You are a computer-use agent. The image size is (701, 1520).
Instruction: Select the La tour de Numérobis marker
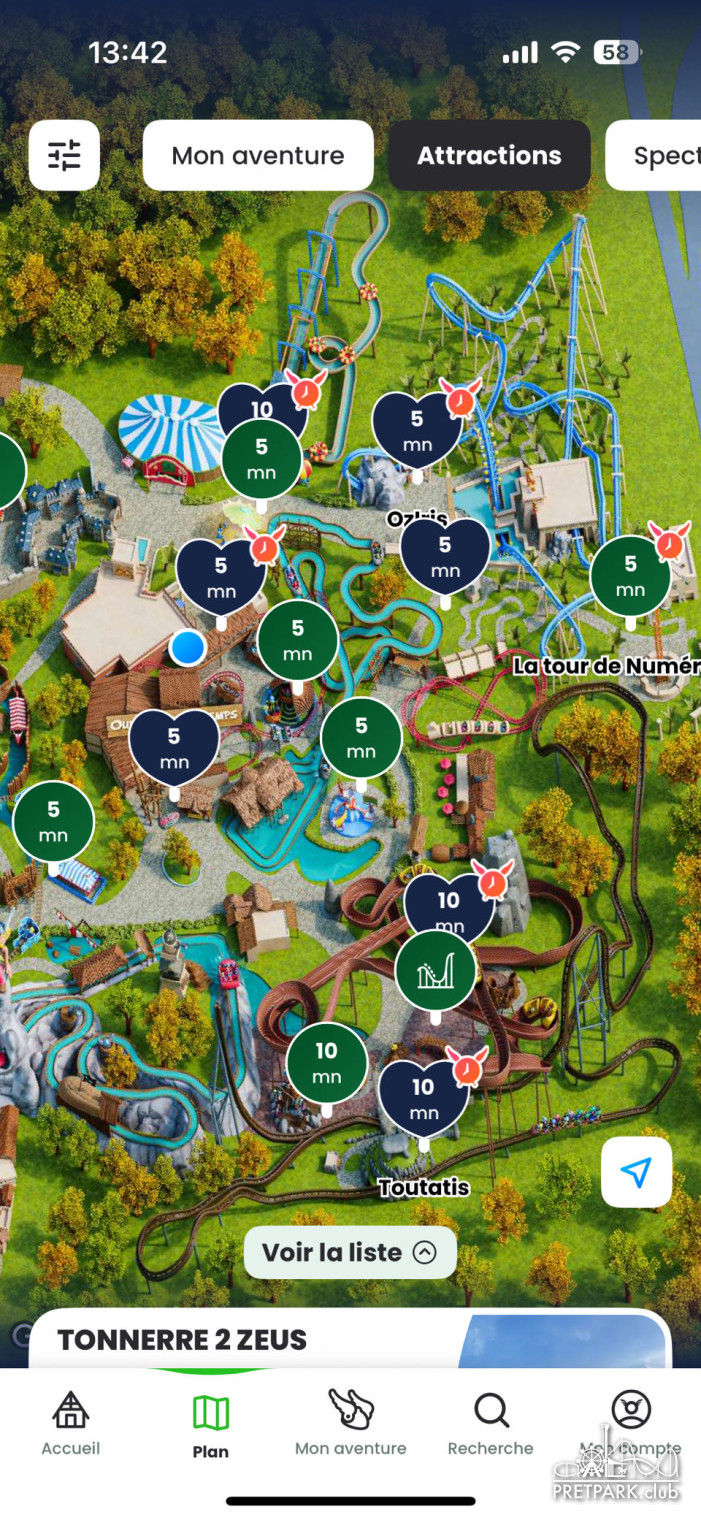(x=630, y=577)
